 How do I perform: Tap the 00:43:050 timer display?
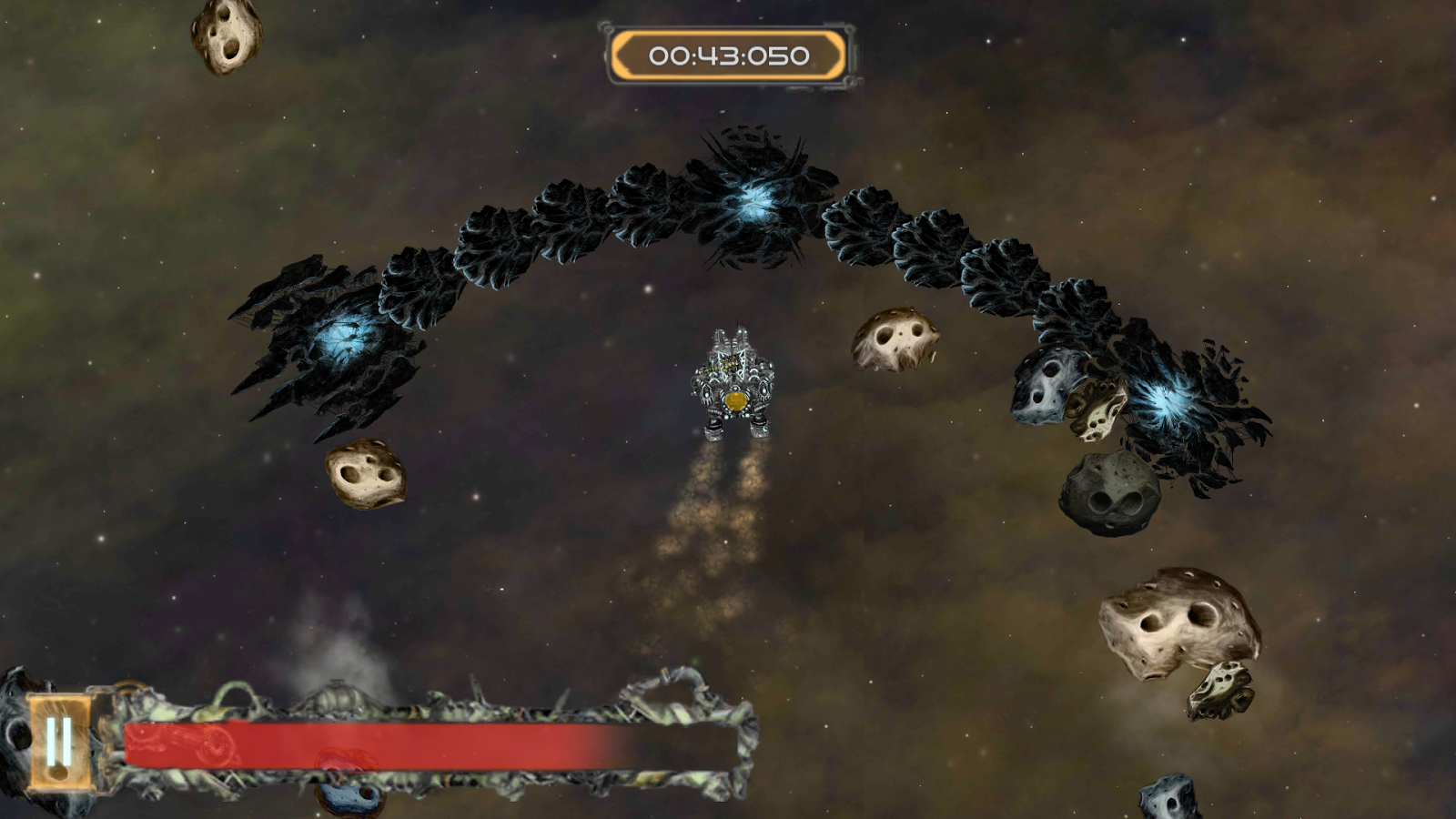(728, 55)
